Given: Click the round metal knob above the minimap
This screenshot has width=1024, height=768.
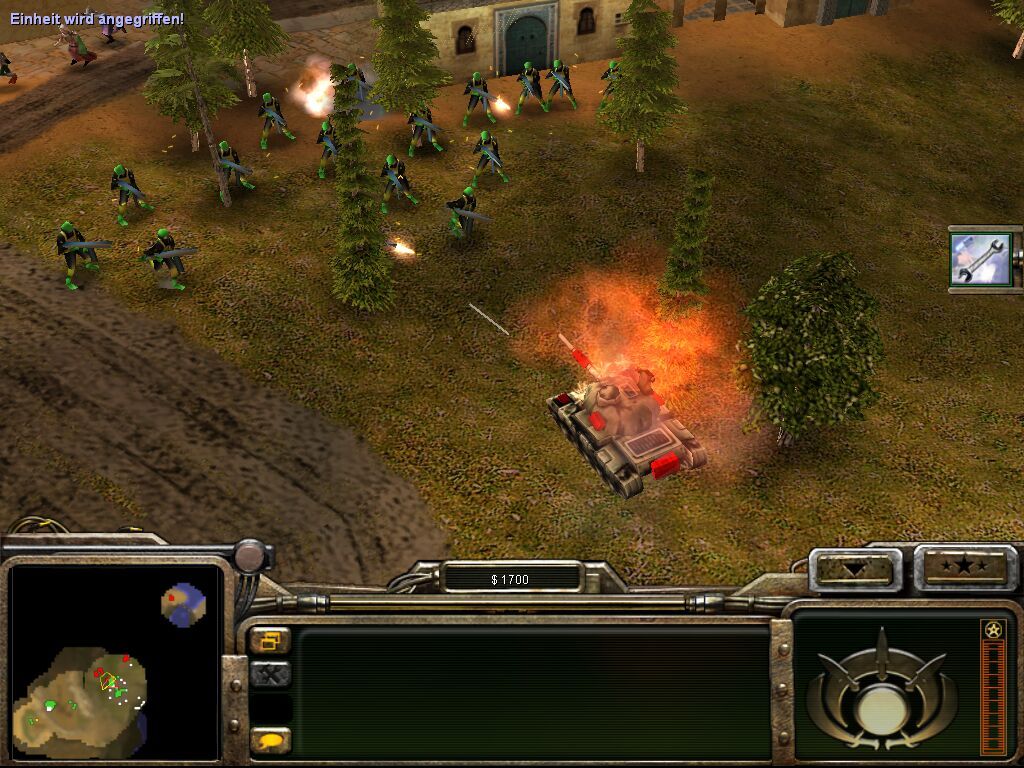Looking at the screenshot, I should 250,555.
